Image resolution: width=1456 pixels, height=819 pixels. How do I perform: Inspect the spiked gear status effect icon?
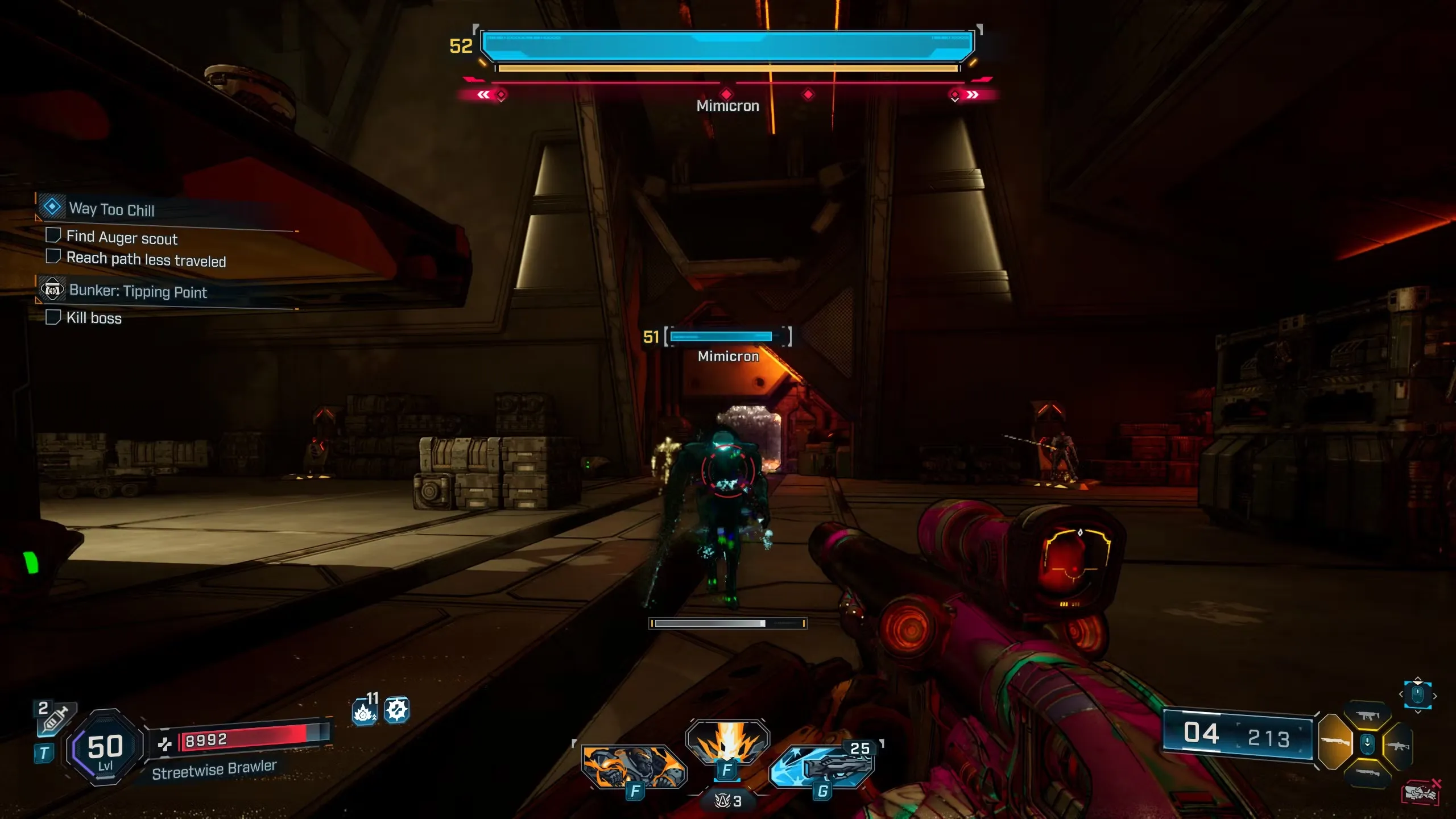tap(396, 710)
